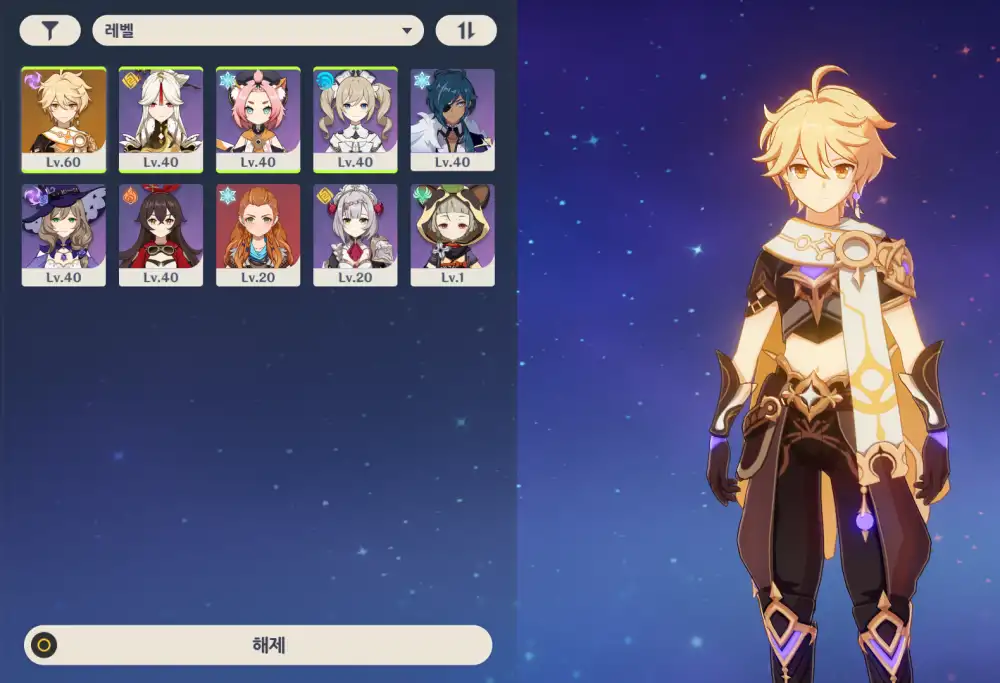Select Amber's character card
The width and height of the screenshot is (1000, 683).
(x=161, y=235)
